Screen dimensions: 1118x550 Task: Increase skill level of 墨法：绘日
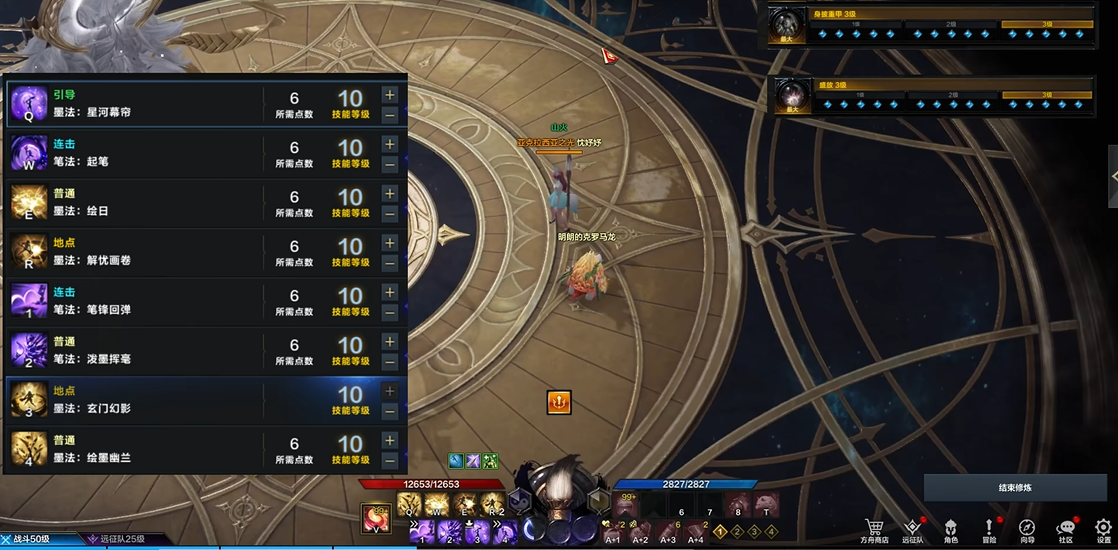point(389,193)
